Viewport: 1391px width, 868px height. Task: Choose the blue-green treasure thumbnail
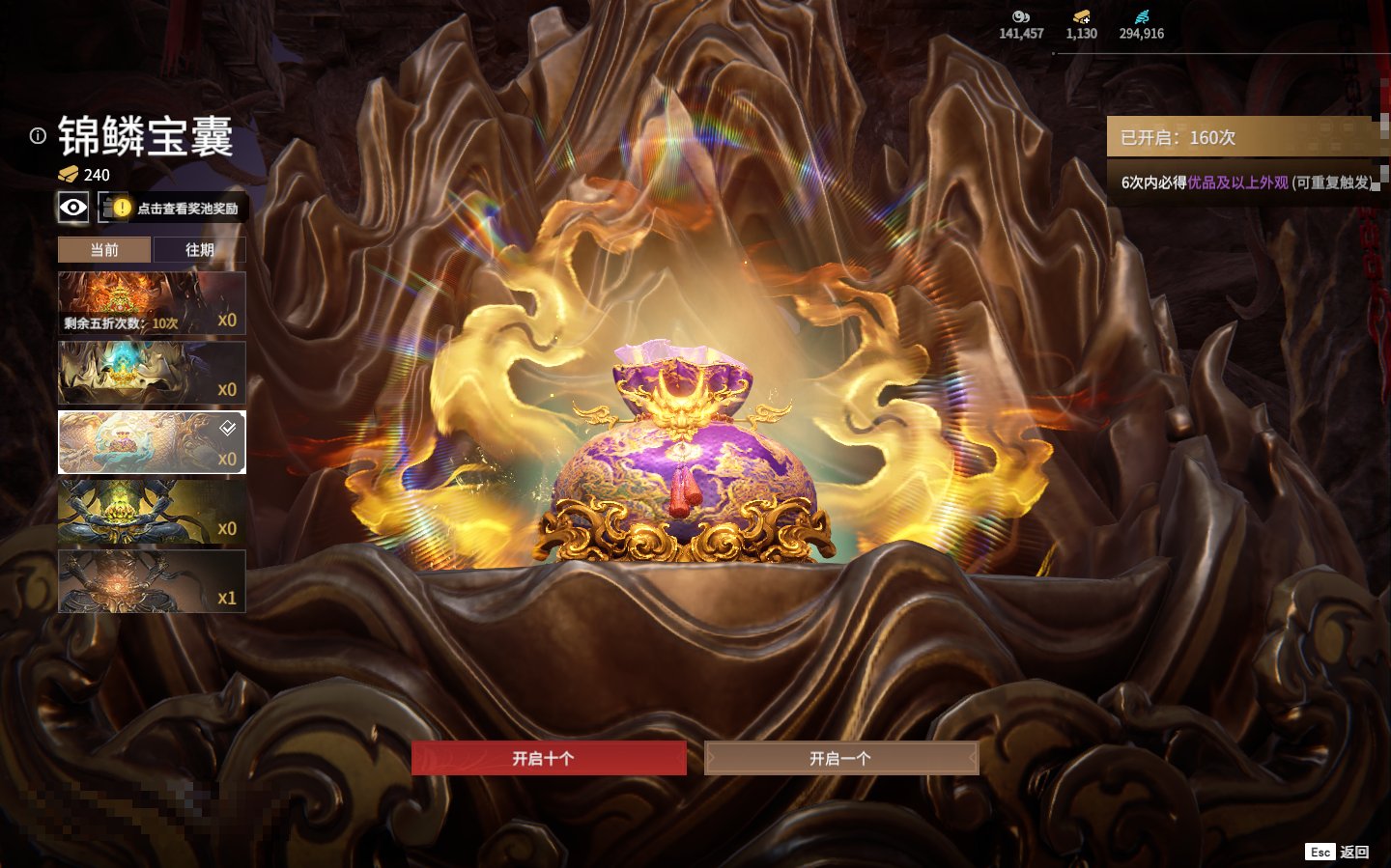tap(152, 373)
